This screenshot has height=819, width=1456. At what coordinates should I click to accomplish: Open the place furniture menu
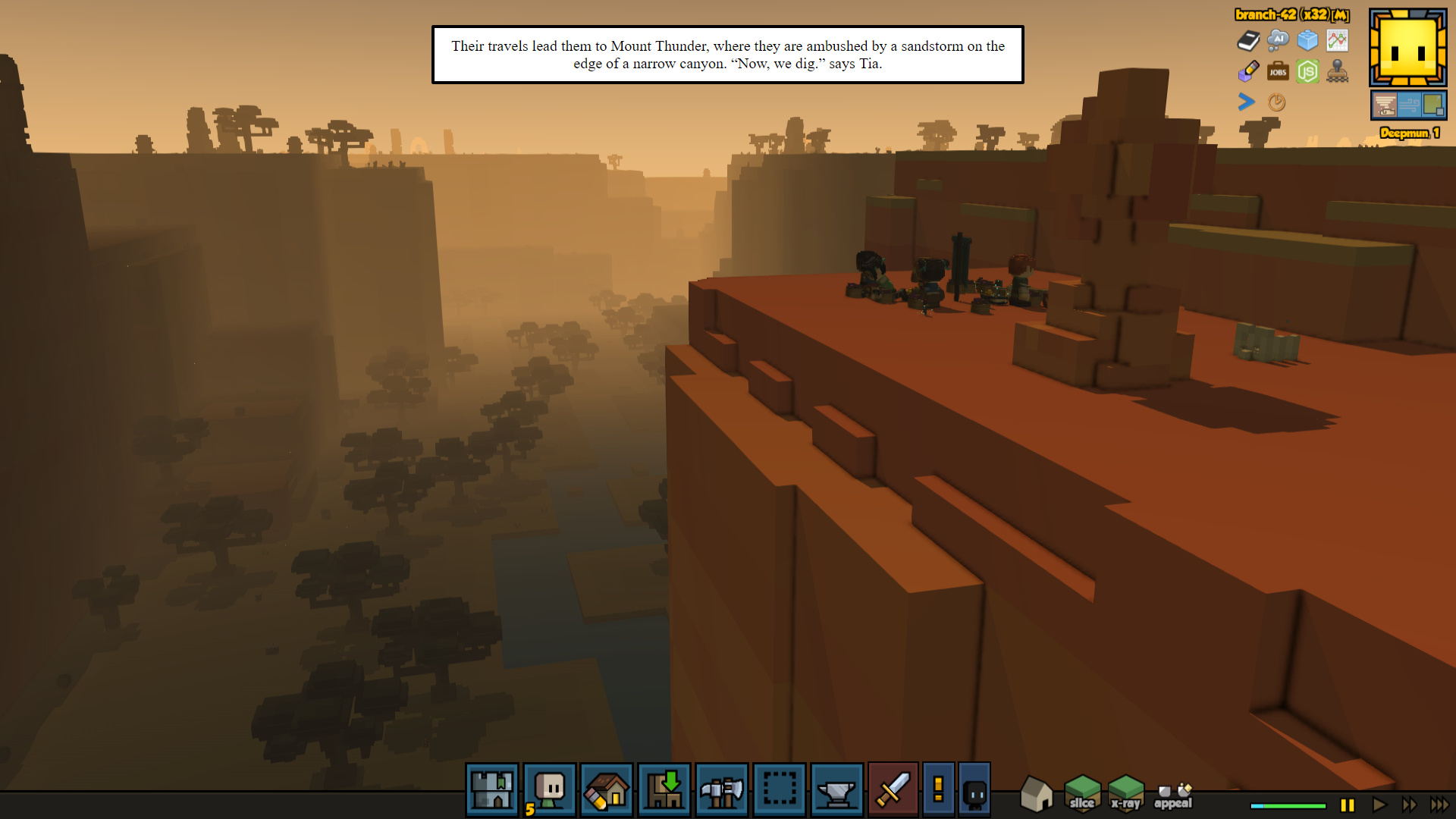click(x=664, y=789)
